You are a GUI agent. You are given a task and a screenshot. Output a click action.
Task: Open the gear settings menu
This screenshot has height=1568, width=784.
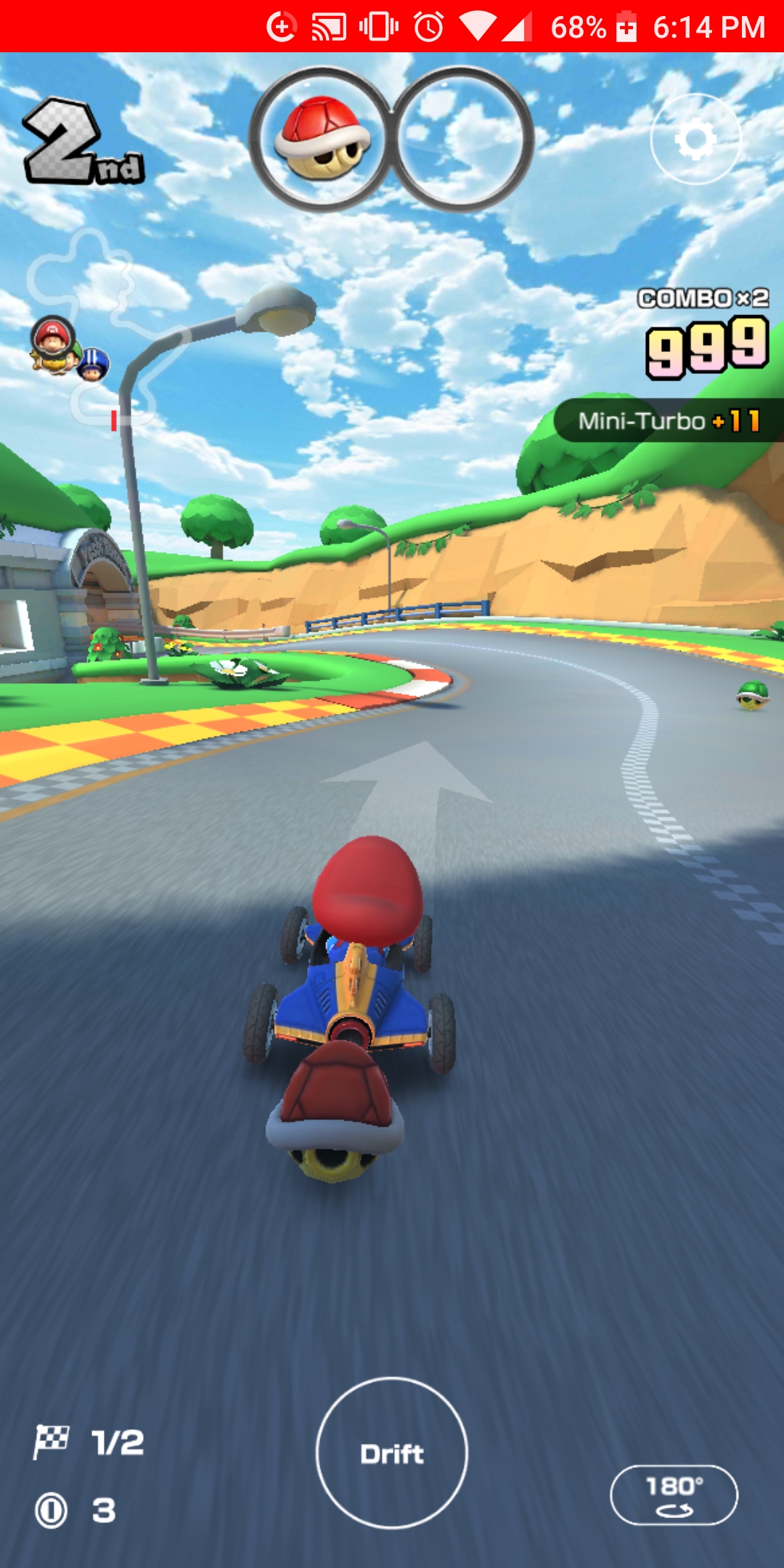[695, 139]
